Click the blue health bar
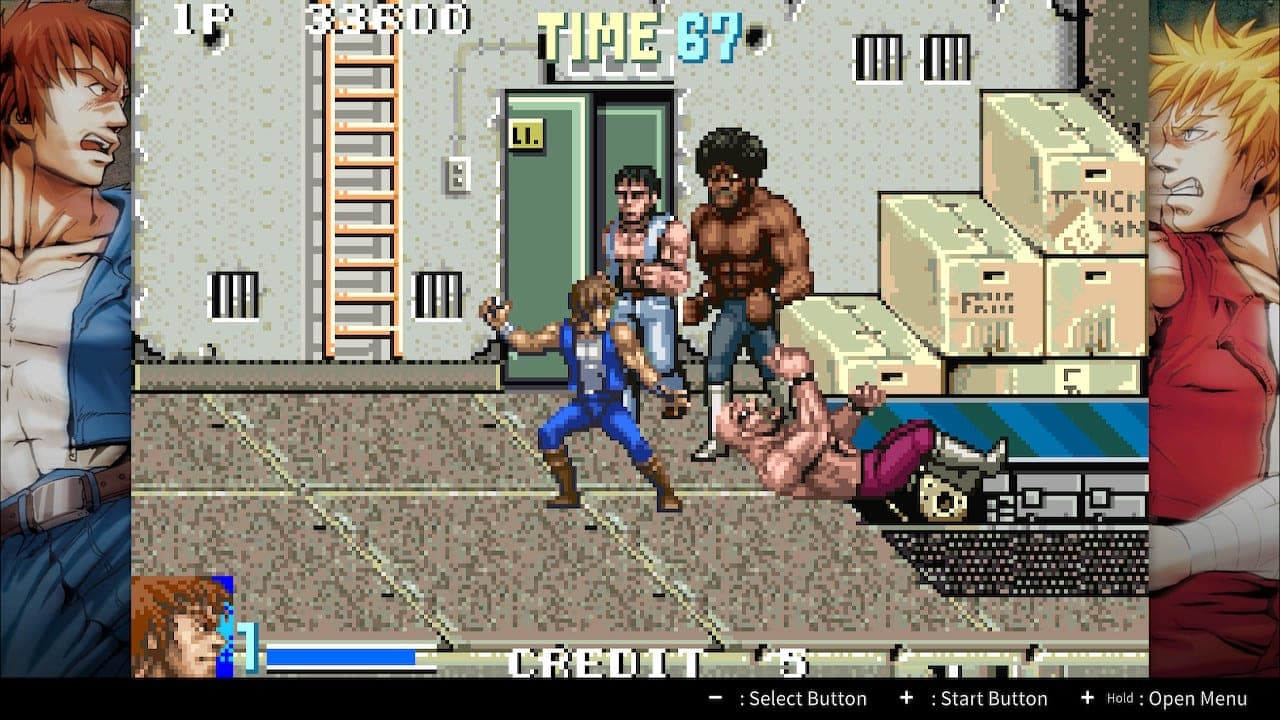This screenshot has height=720, width=1280. pos(340,657)
